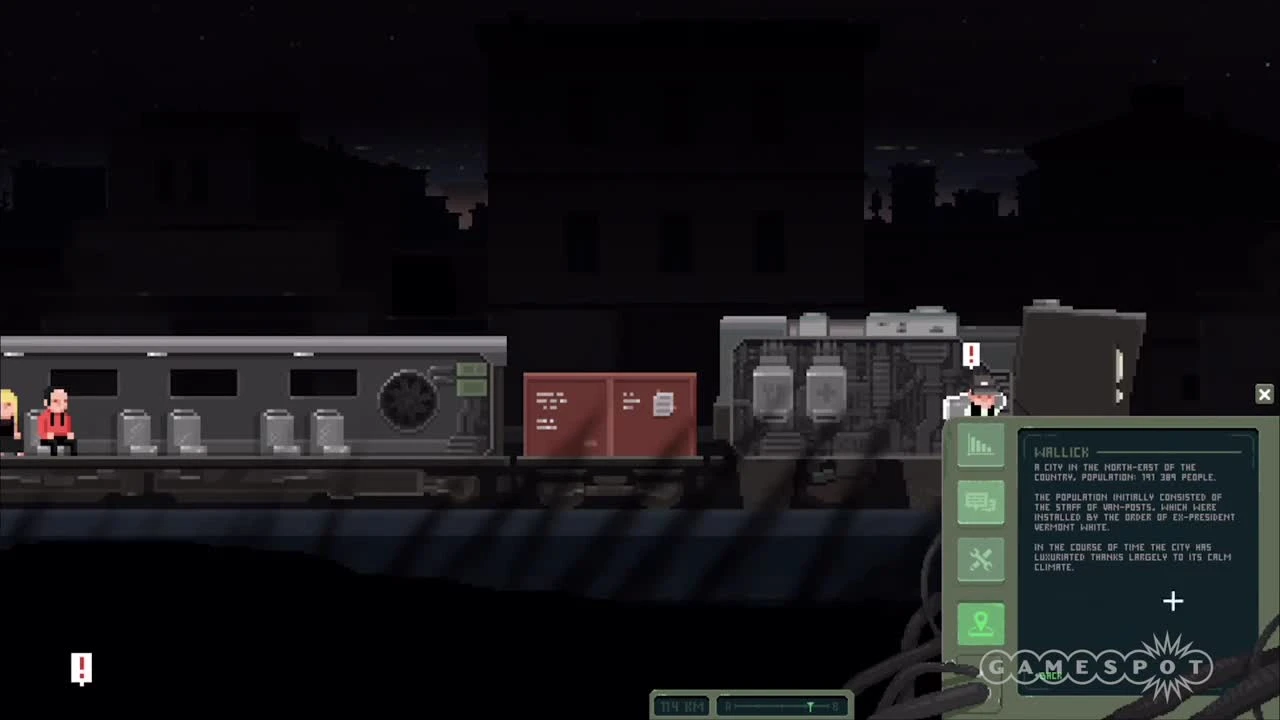Click the A endpoint of the route bar
Screen dimensions: 1280x720
pyautogui.click(x=728, y=706)
